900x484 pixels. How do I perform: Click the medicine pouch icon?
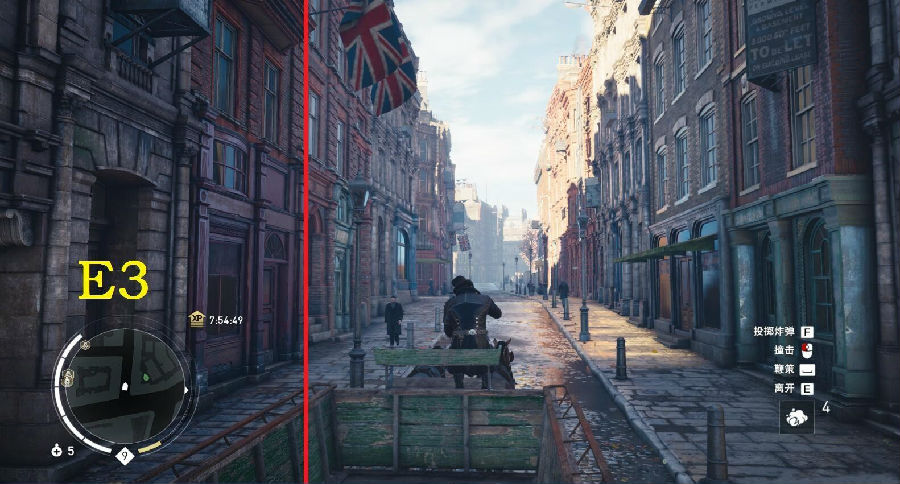(57, 451)
